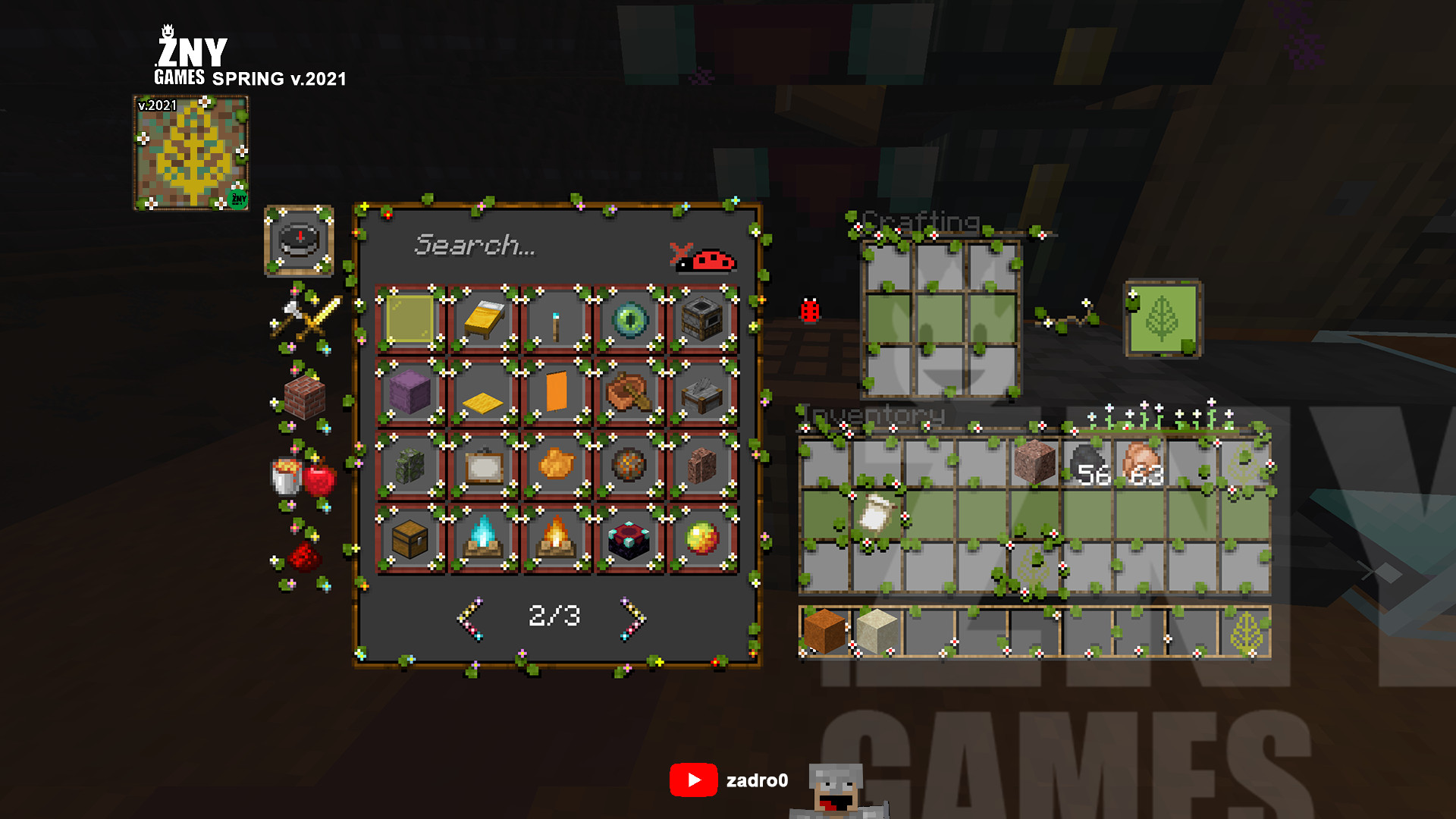The image size is (1456, 819).
Task: Click the orange banner recipe
Action: pos(556,392)
